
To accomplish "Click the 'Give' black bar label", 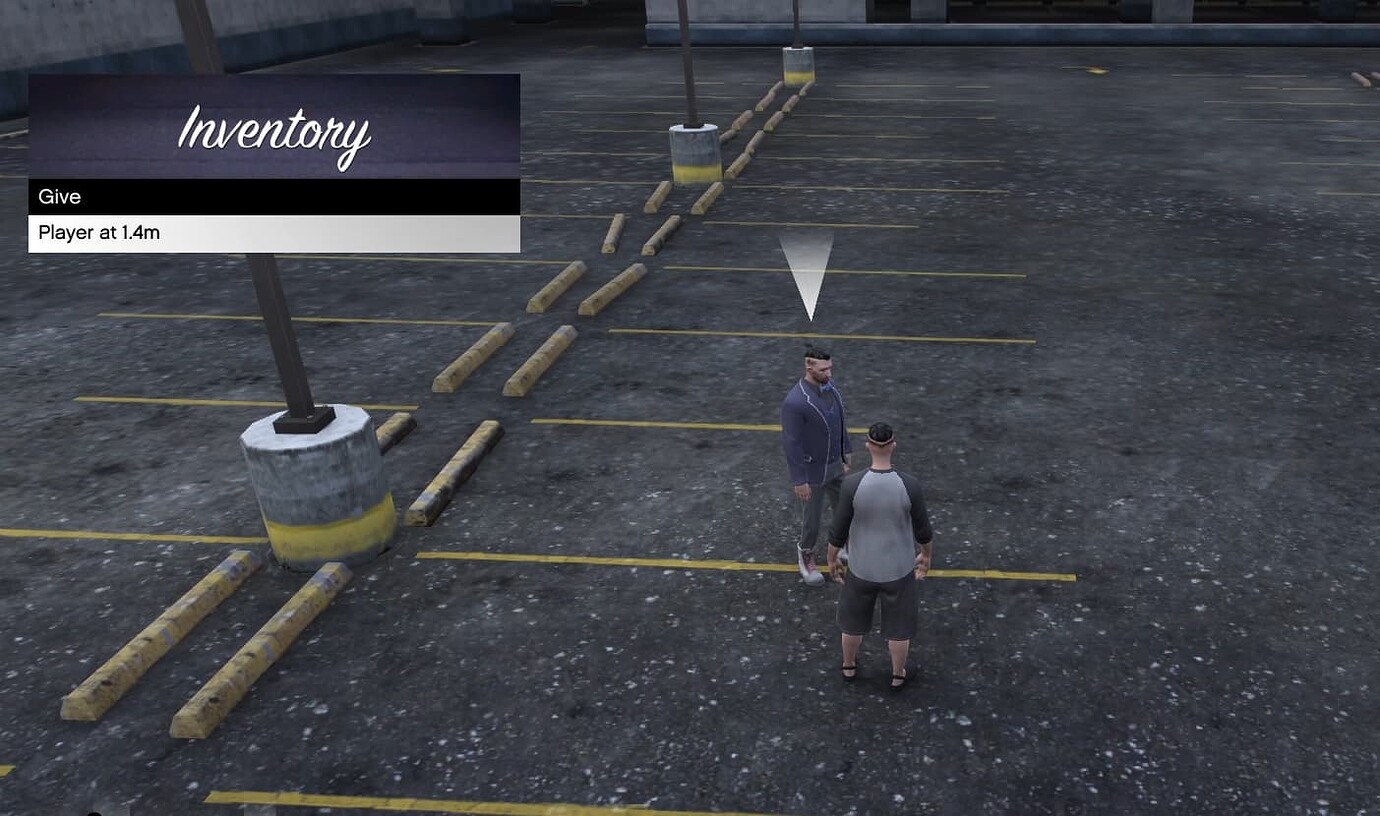I will point(59,196).
